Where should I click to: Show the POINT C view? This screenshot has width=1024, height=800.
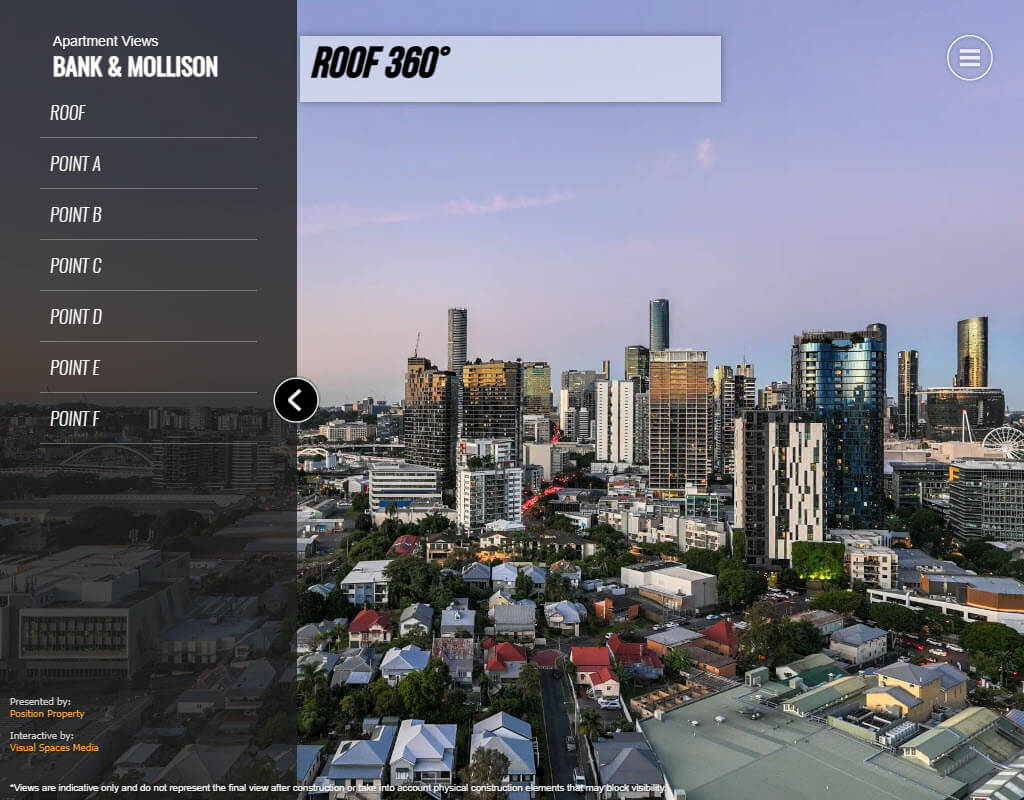76,266
